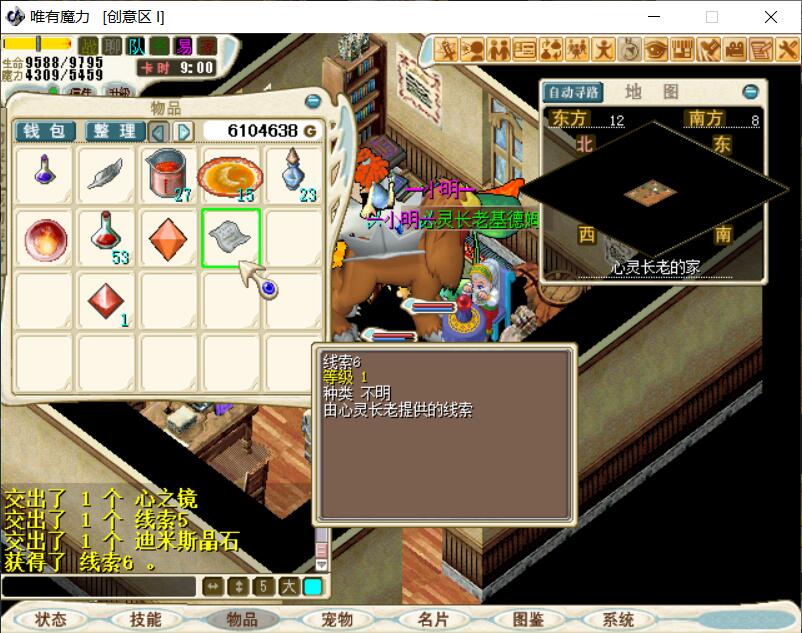Open the 技能 skills menu
802x633 pixels.
[146, 620]
